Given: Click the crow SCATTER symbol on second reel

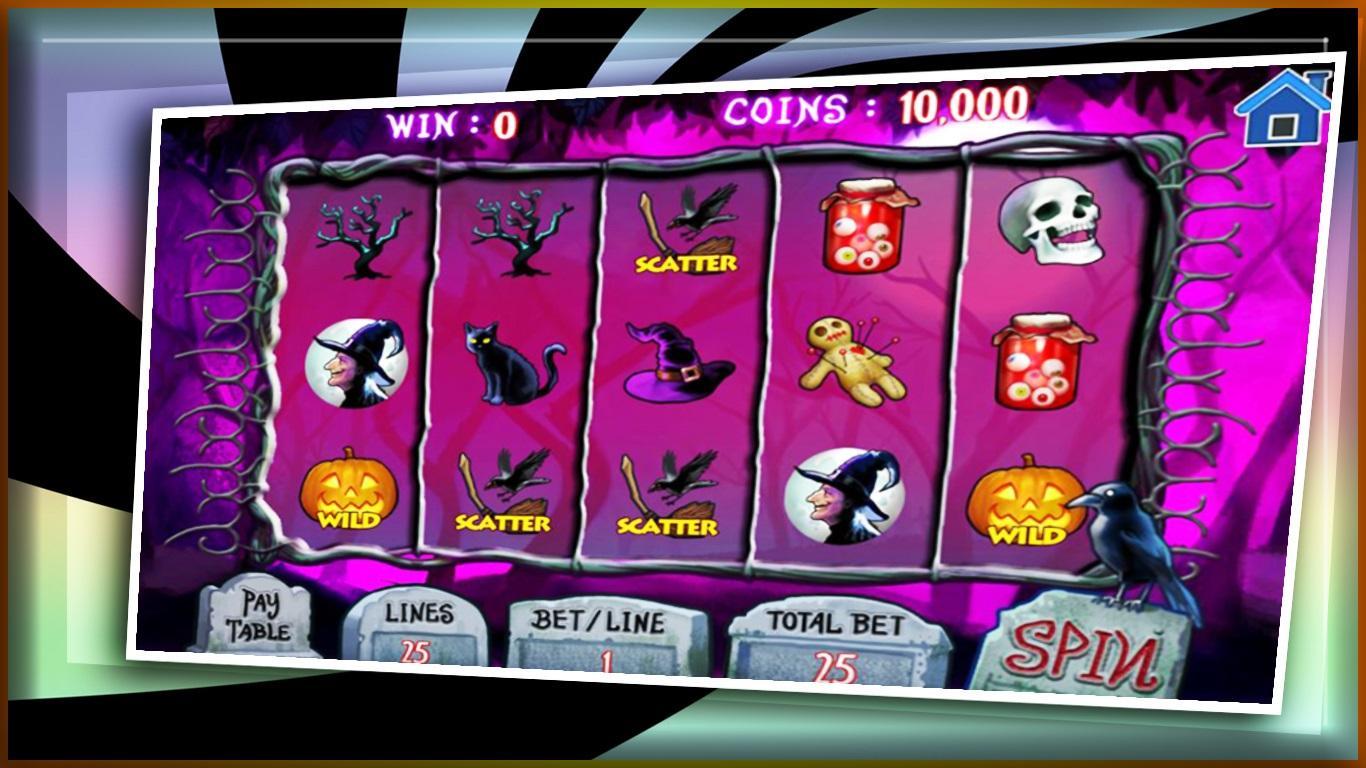Looking at the screenshot, I should (505, 490).
